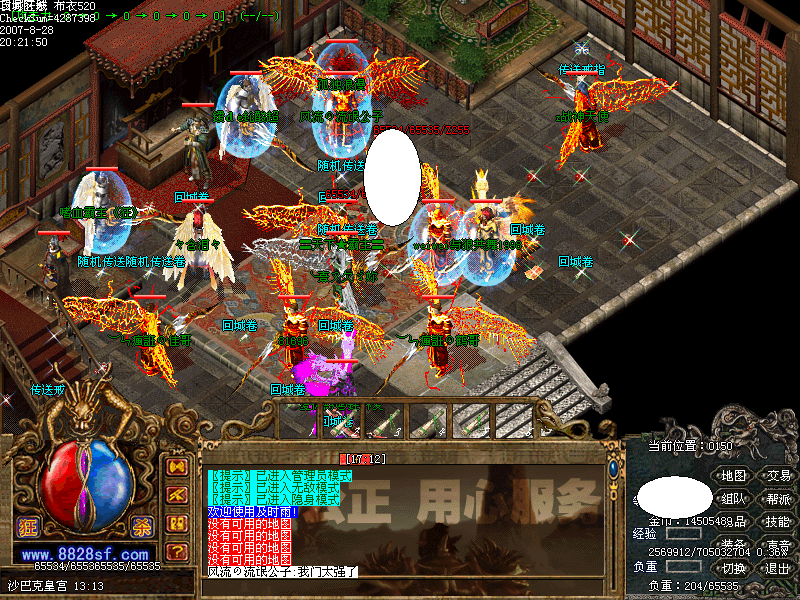The width and height of the screenshot is (800, 600).
Task: Select the 退出 exit button
Action: (778, 569)
